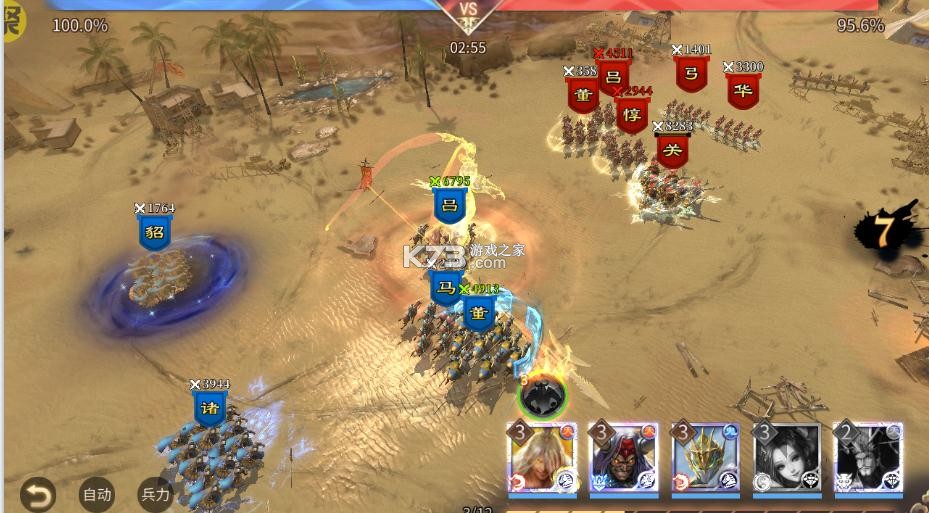
Task: Choose the golden-helmet hero card
Action: (x=705, y=457)
